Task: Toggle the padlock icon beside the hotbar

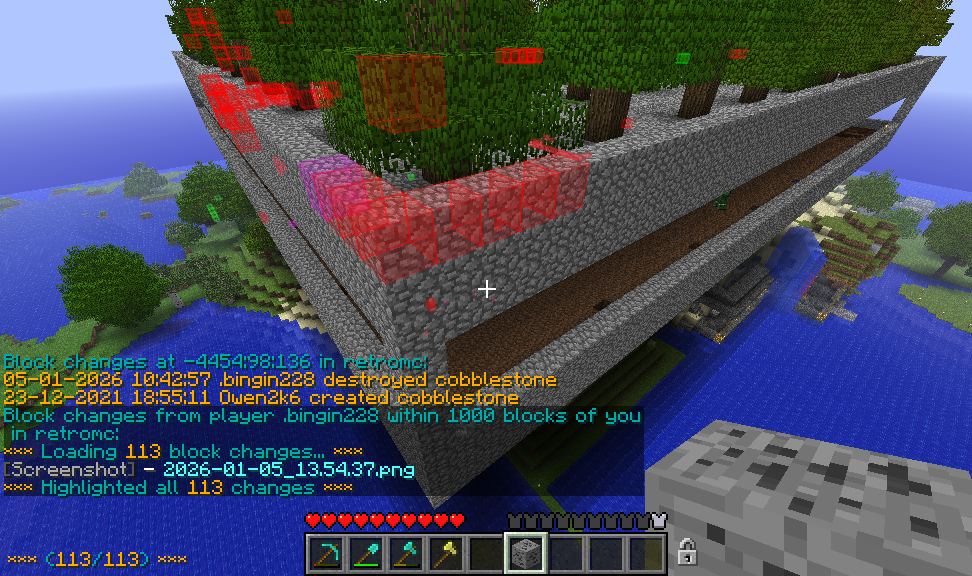Action: pos(687,551)
